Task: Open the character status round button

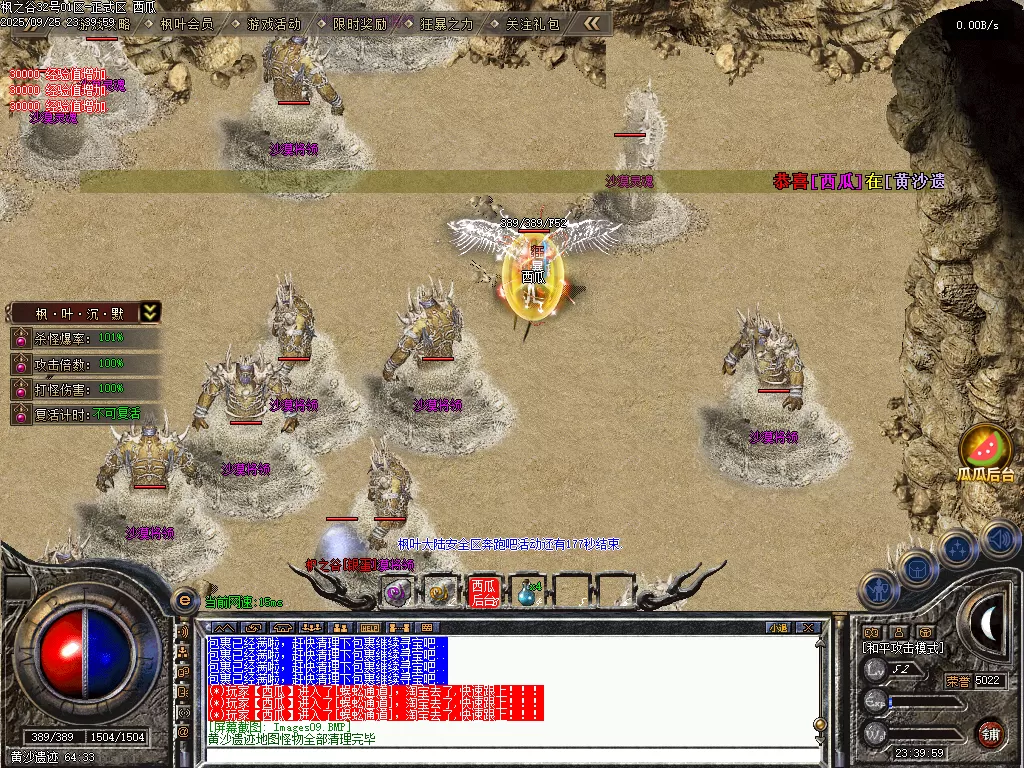Action: click(x=877, y=591)
